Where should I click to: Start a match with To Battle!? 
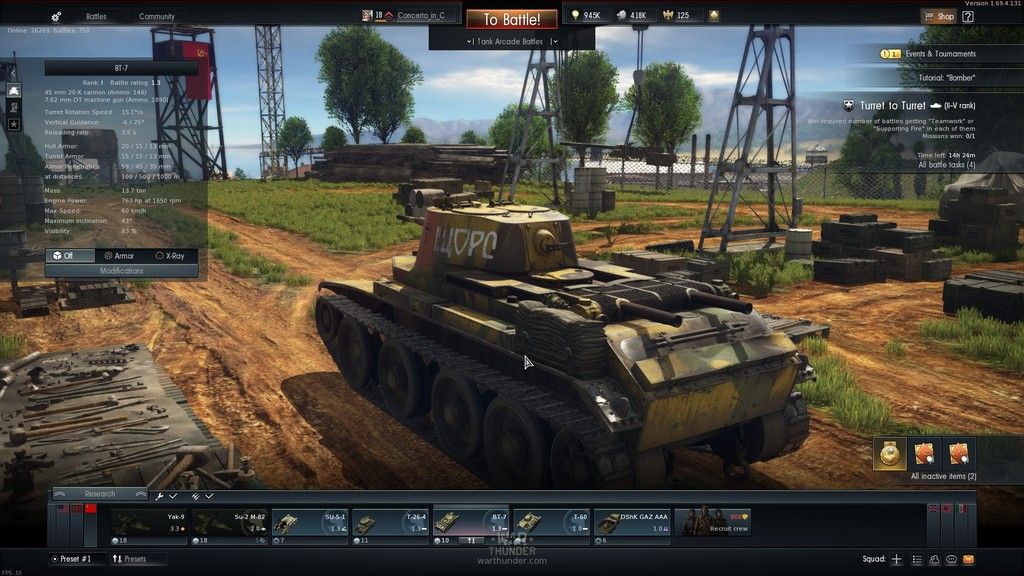(x=511, y=19)
